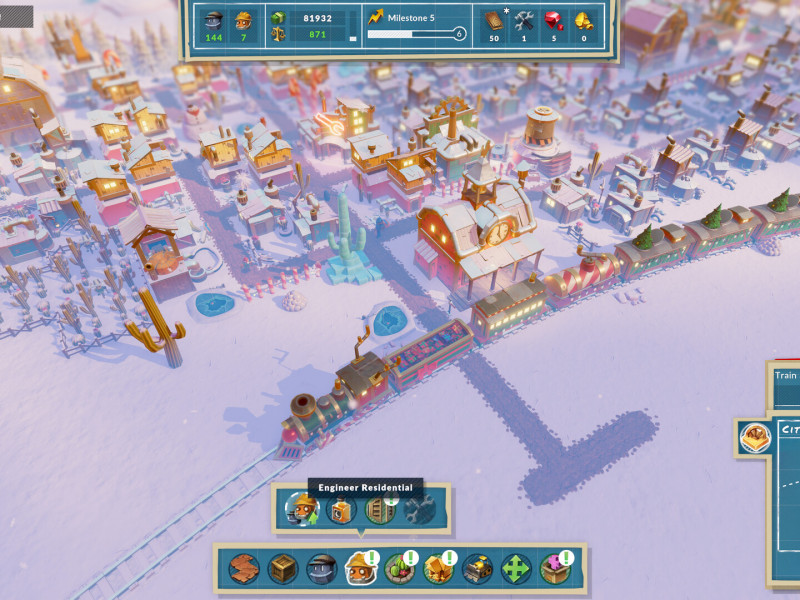Activate the green arrows move tool

(x=516, y=569)
